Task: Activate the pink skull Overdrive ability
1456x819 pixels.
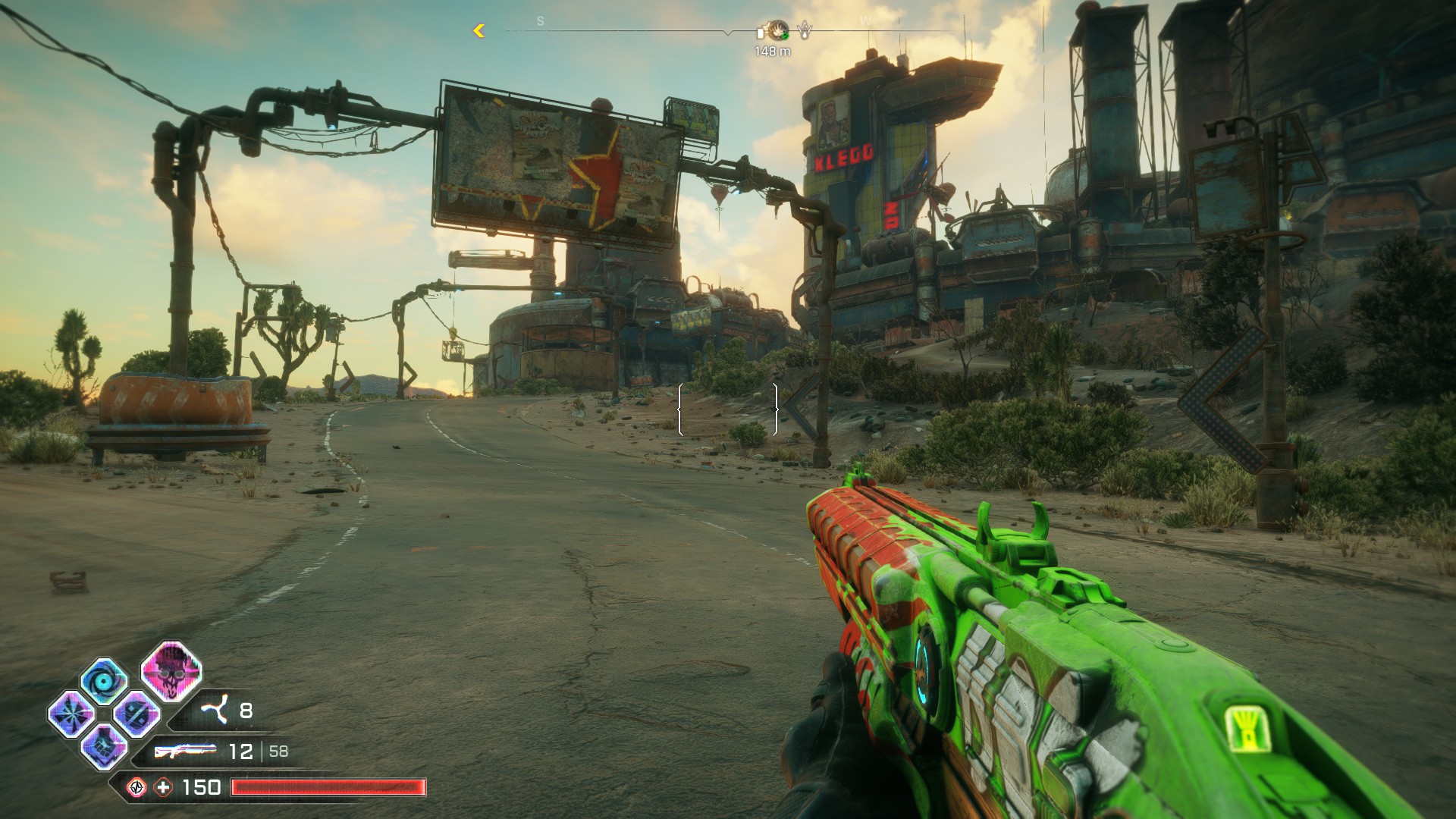Action: [x=171, y=670]
